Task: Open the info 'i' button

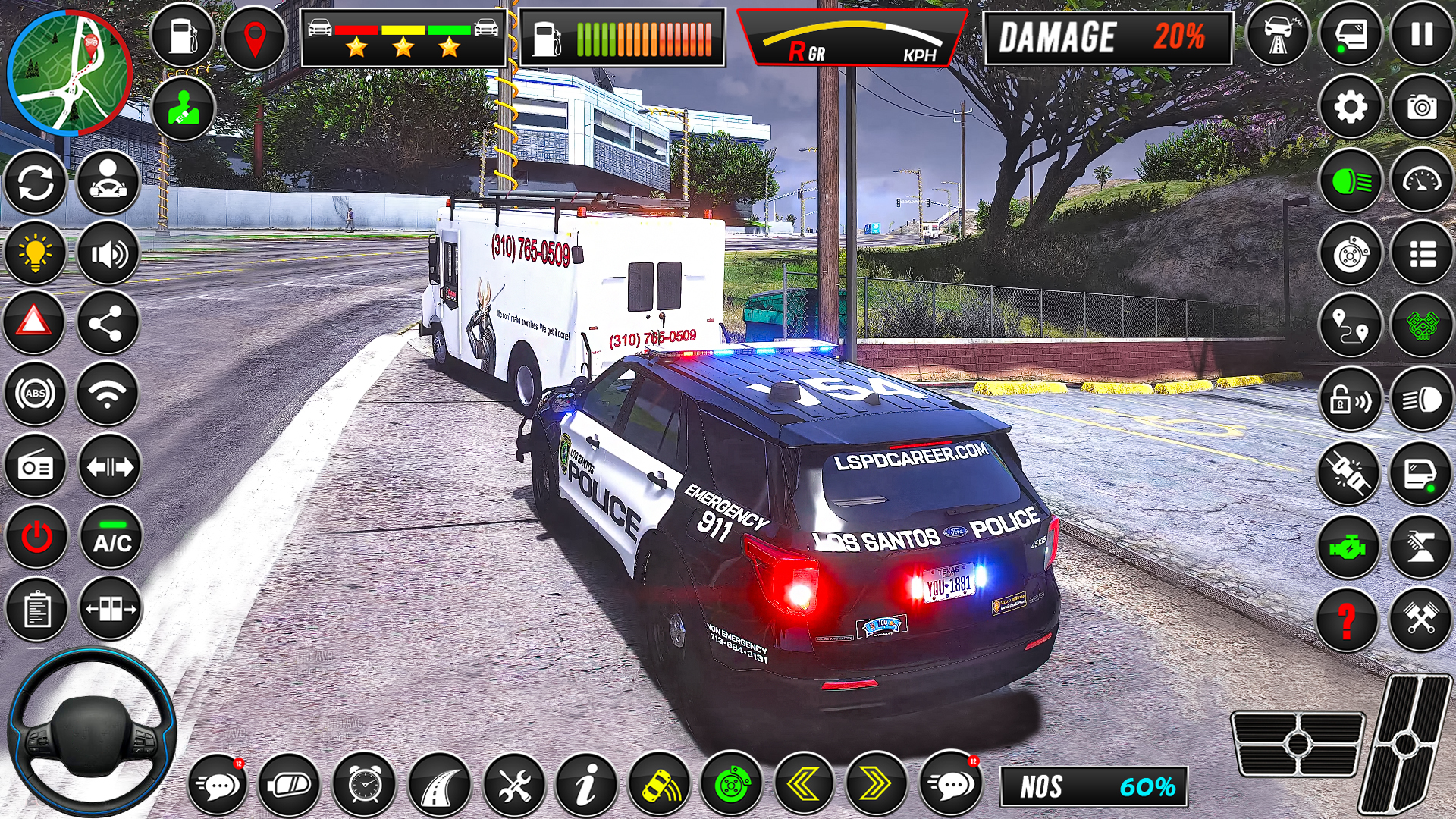Action: 585,785
